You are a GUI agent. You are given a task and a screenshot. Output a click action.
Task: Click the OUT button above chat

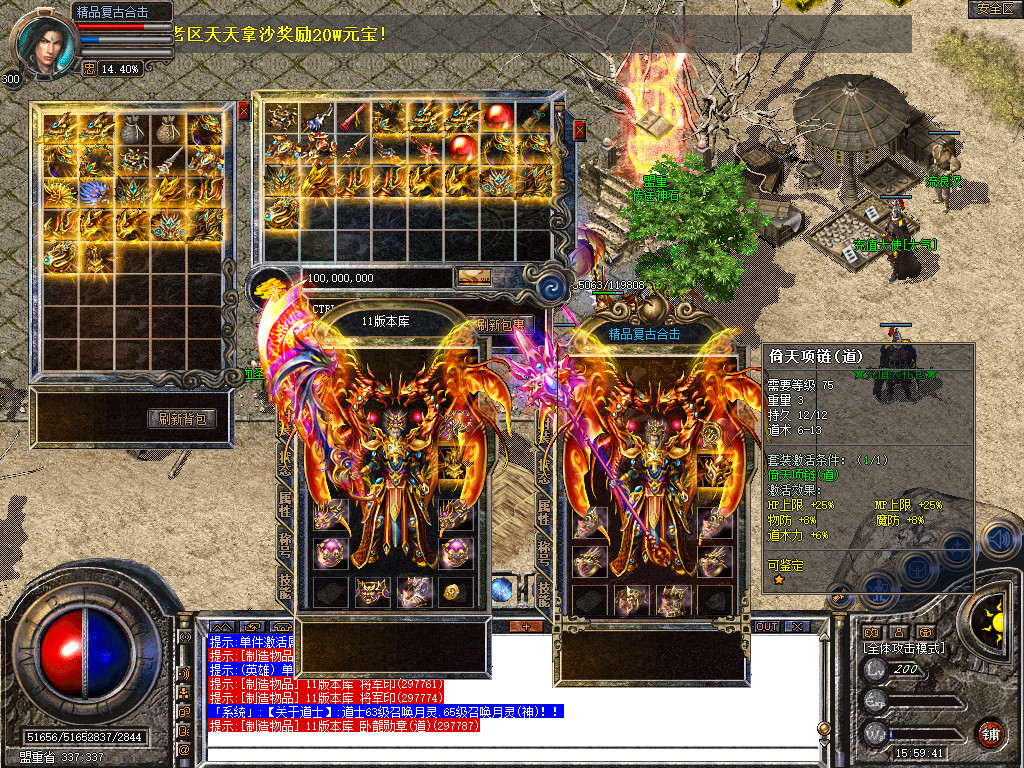tap(766, 626)
